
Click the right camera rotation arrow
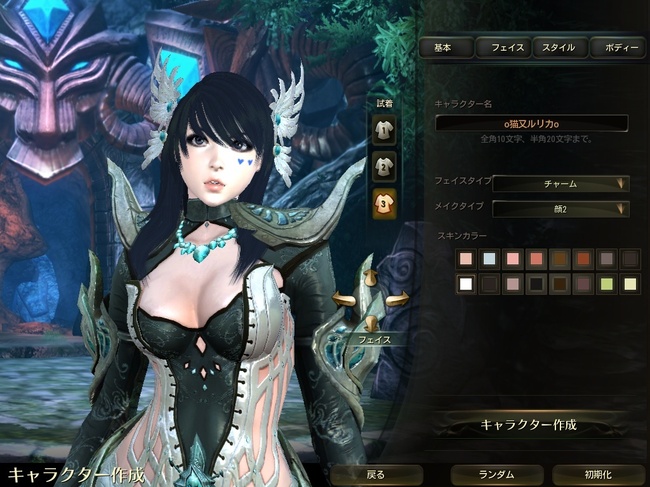tap(397, 298)
